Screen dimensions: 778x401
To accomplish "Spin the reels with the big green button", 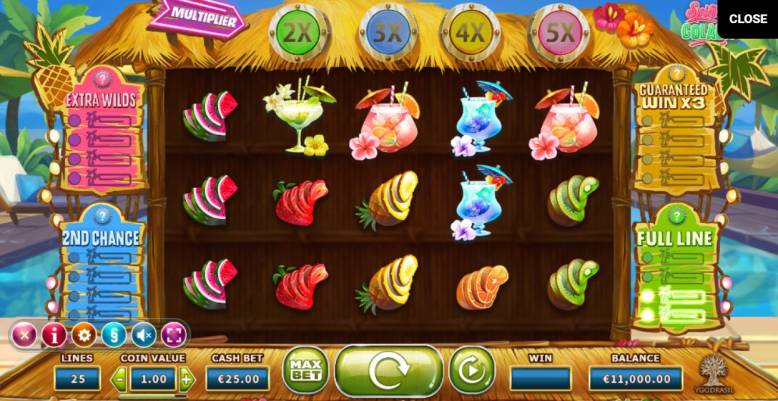I will point(388,371).
